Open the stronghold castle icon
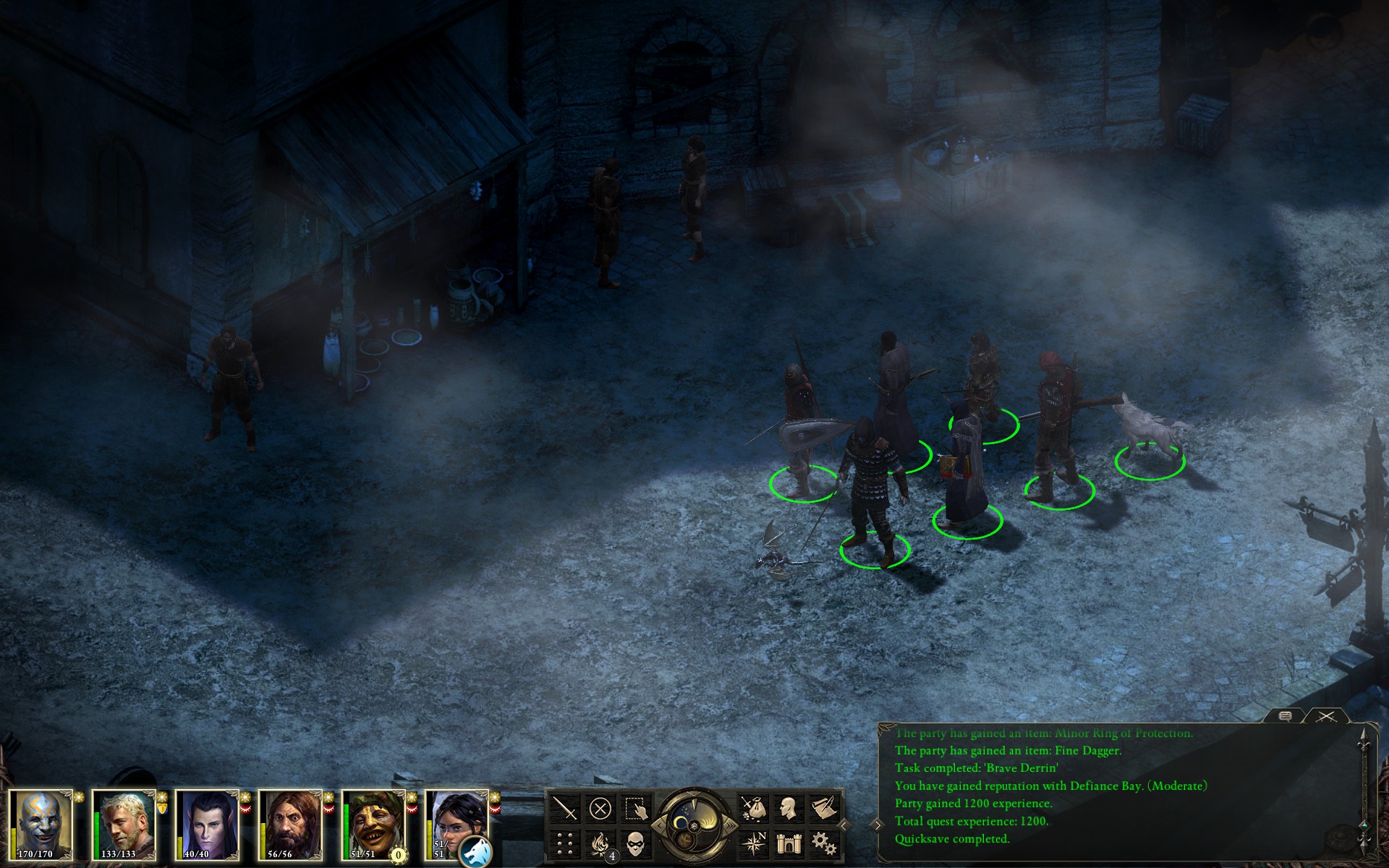This screenshot has height=868, width=1389. point(789,843)
